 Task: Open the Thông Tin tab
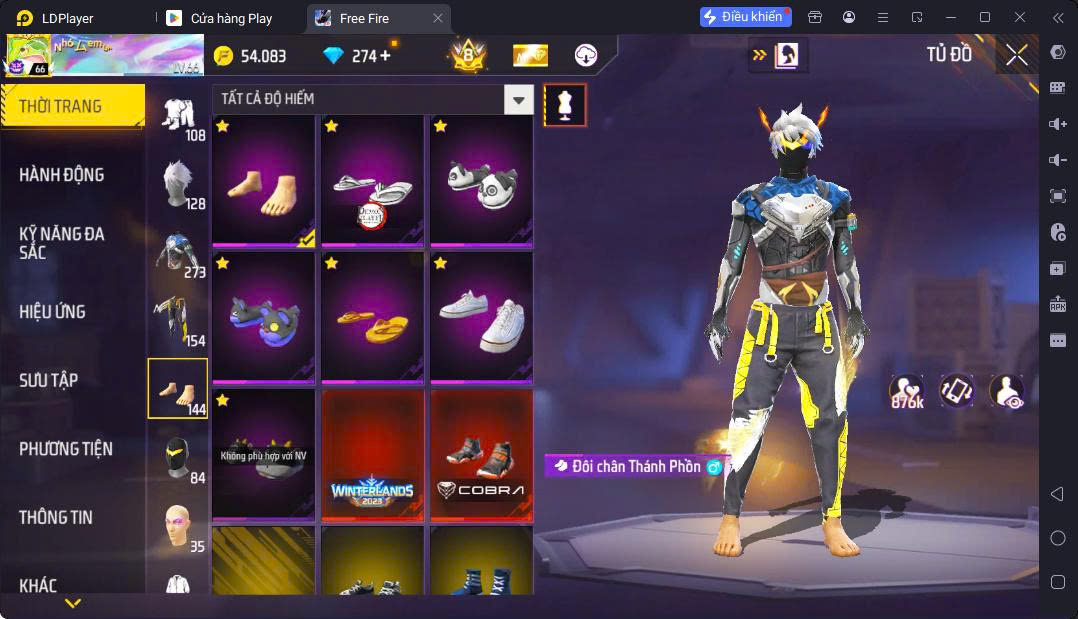click(x=56, y=517)
